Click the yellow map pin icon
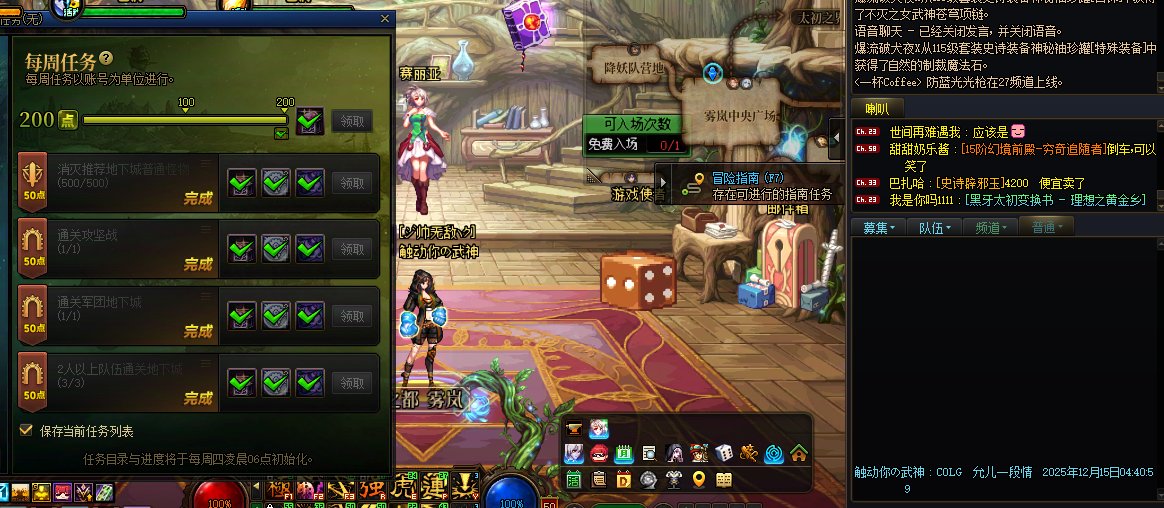This screenshot has height=508, width=1164. (698, 480)
